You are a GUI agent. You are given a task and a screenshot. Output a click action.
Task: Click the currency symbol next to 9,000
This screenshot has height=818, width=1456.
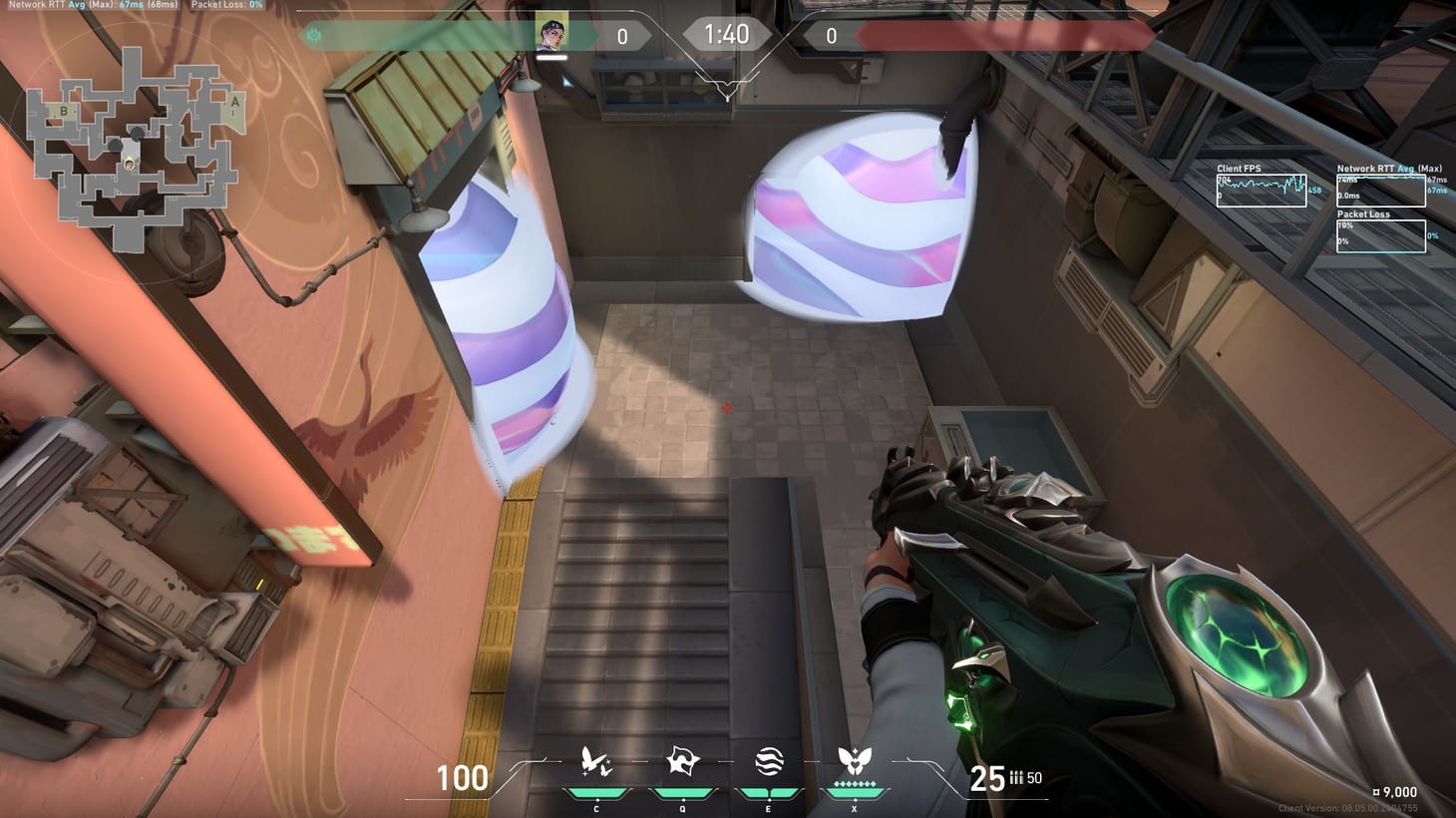1376,793
